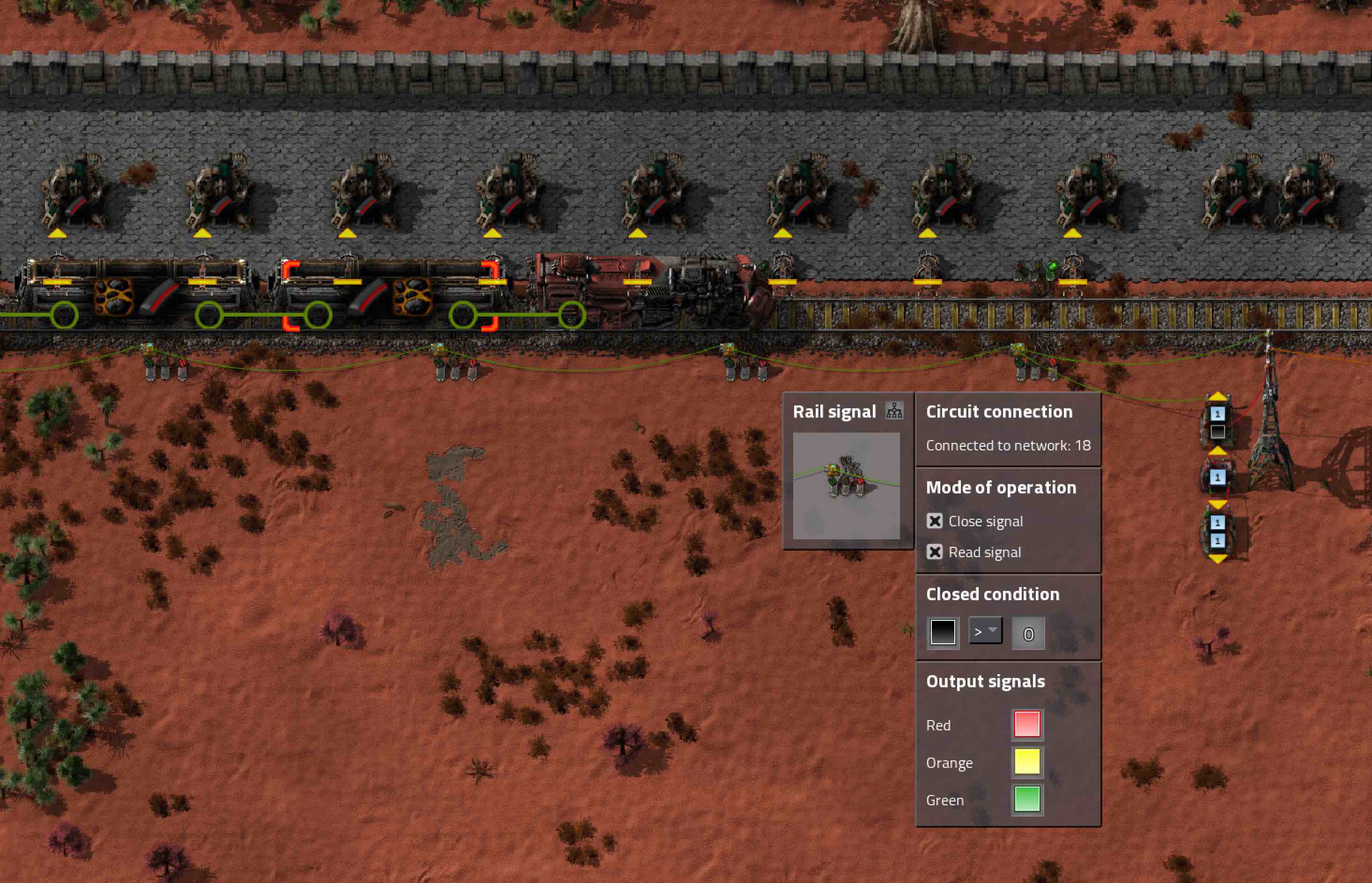Choose the Red output signal slot
The image size is (1372, 883).
point(1027,724)
